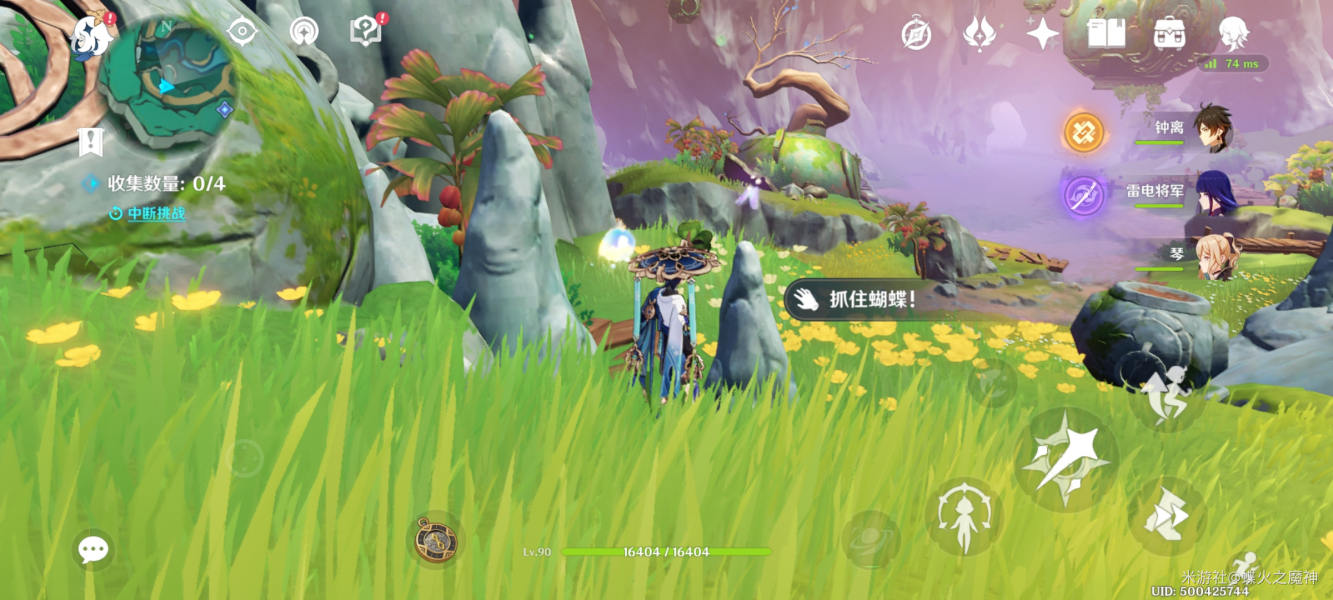Use the compass gadget
This screenshot has width=1333, height=600.
pyautogui.click(x=436, y=540)
